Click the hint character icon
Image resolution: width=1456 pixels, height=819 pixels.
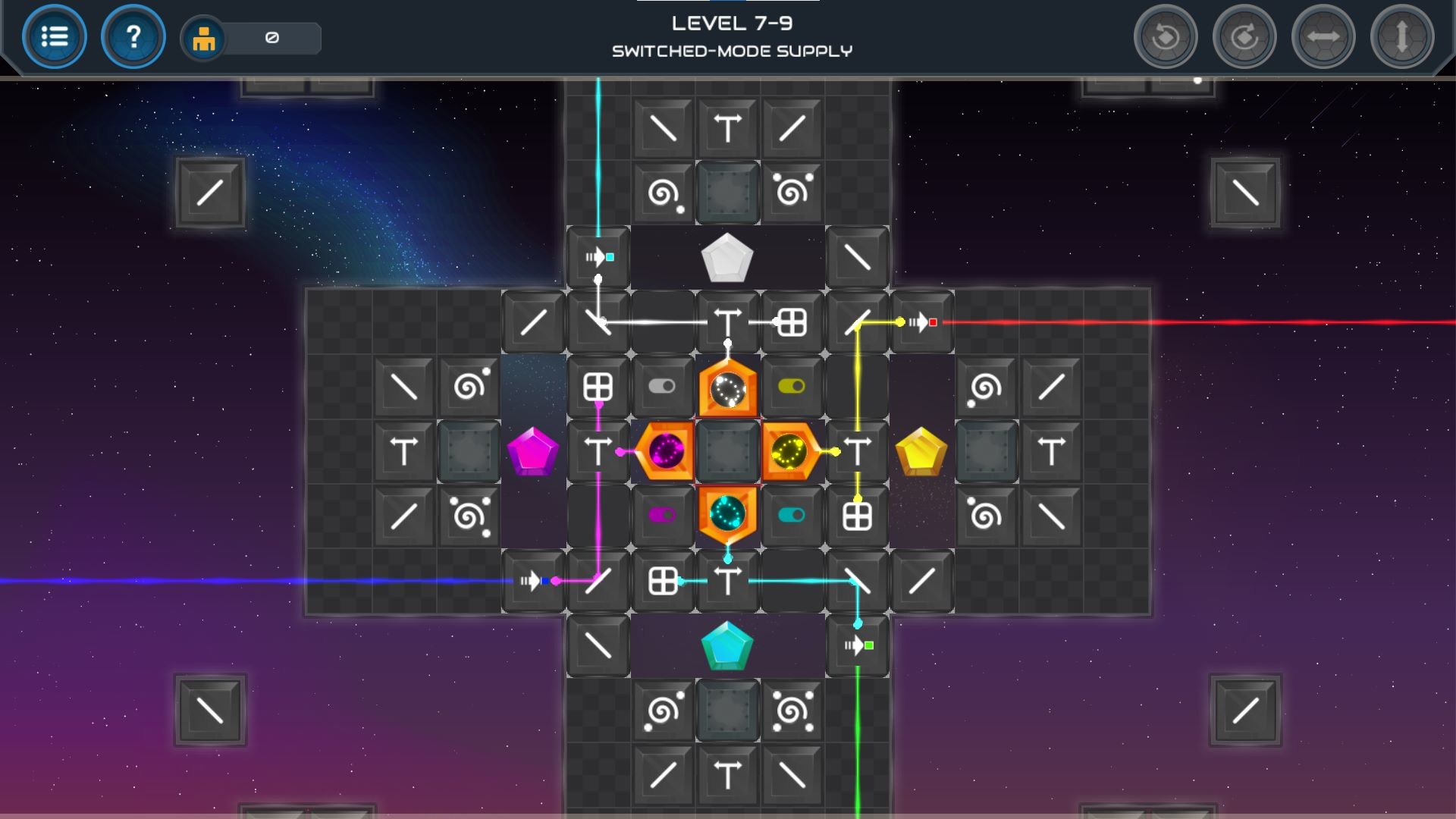pyautogui.click(x=205, y=36)
